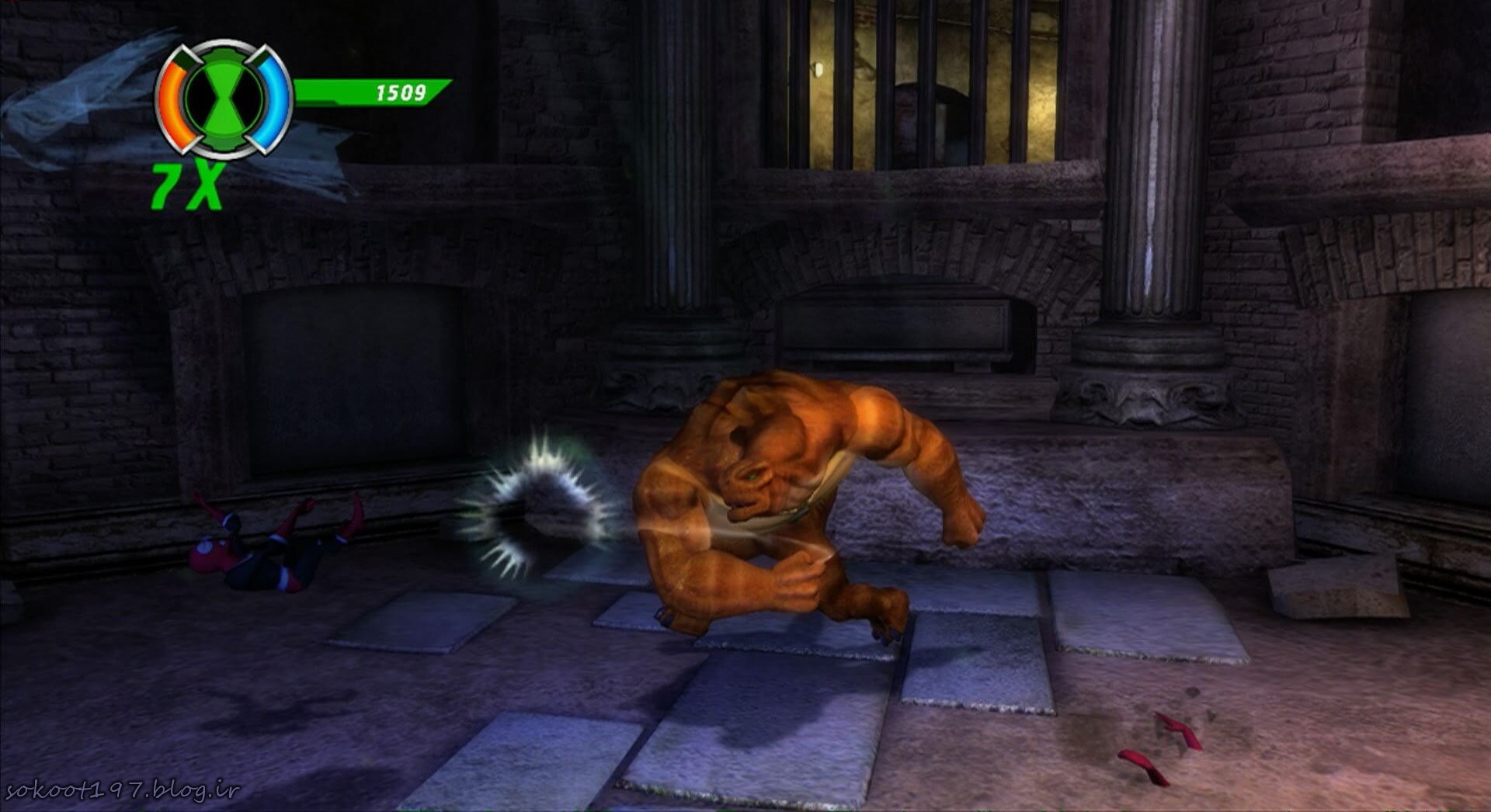Viewport: 1491px width, 812px height.
Task: Click the green Omnitrix hourglass icon
Action: pos(224,99)
